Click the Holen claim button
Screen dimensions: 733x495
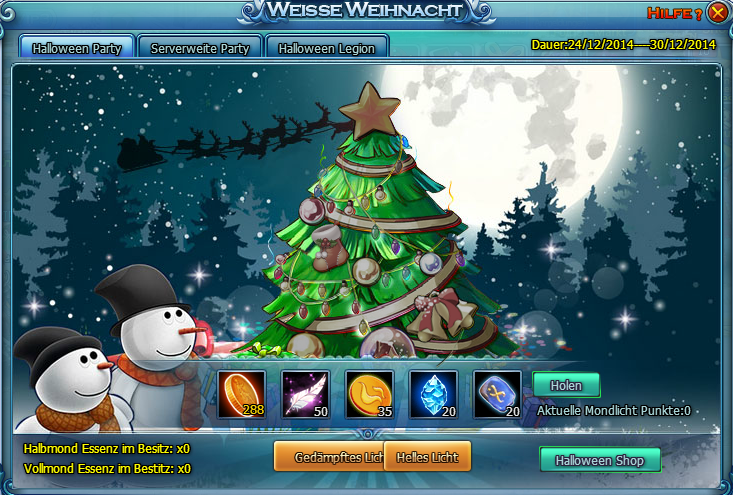(x=566, y=385)
